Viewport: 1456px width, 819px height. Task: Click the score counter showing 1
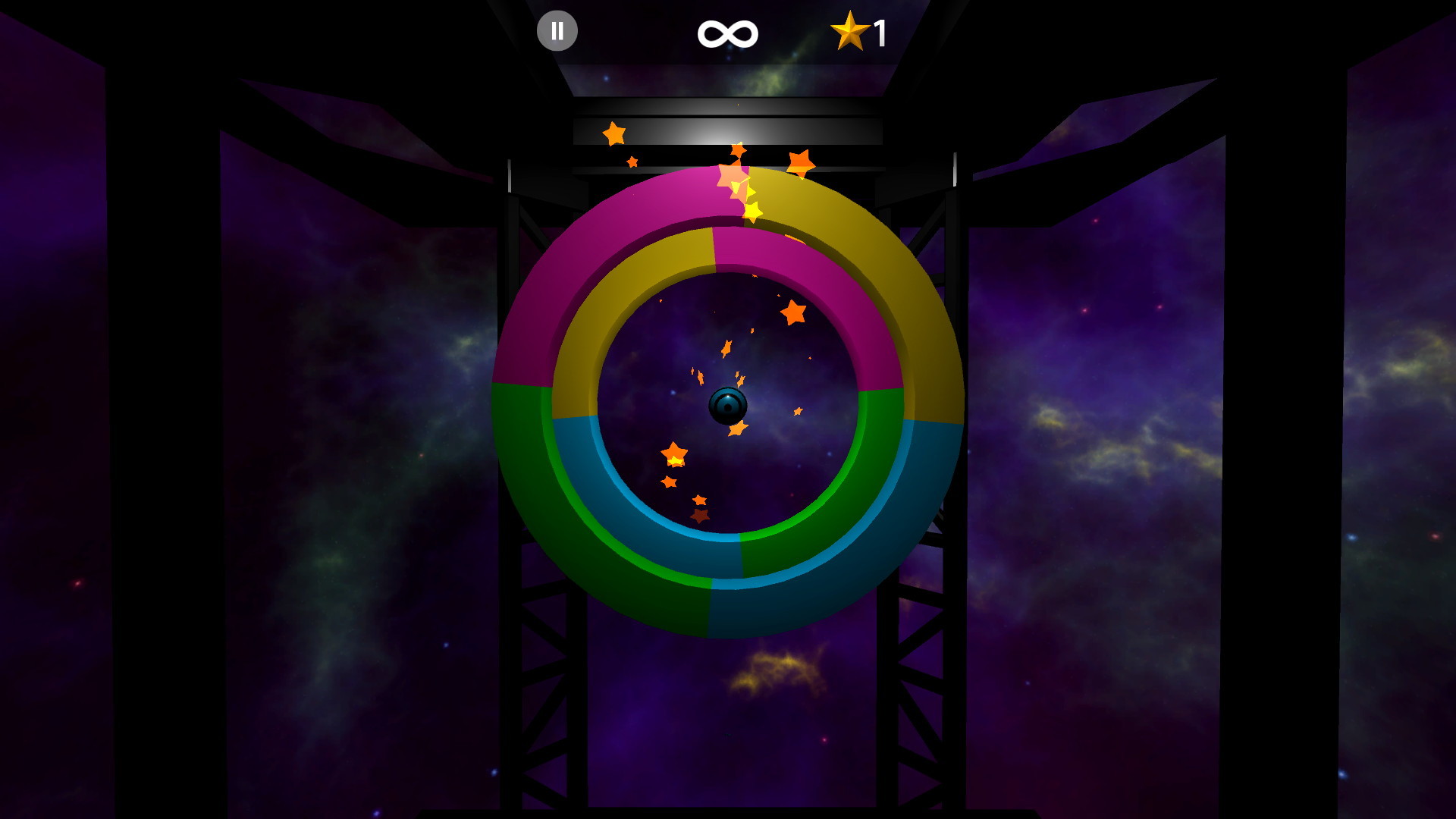[880, 31]
